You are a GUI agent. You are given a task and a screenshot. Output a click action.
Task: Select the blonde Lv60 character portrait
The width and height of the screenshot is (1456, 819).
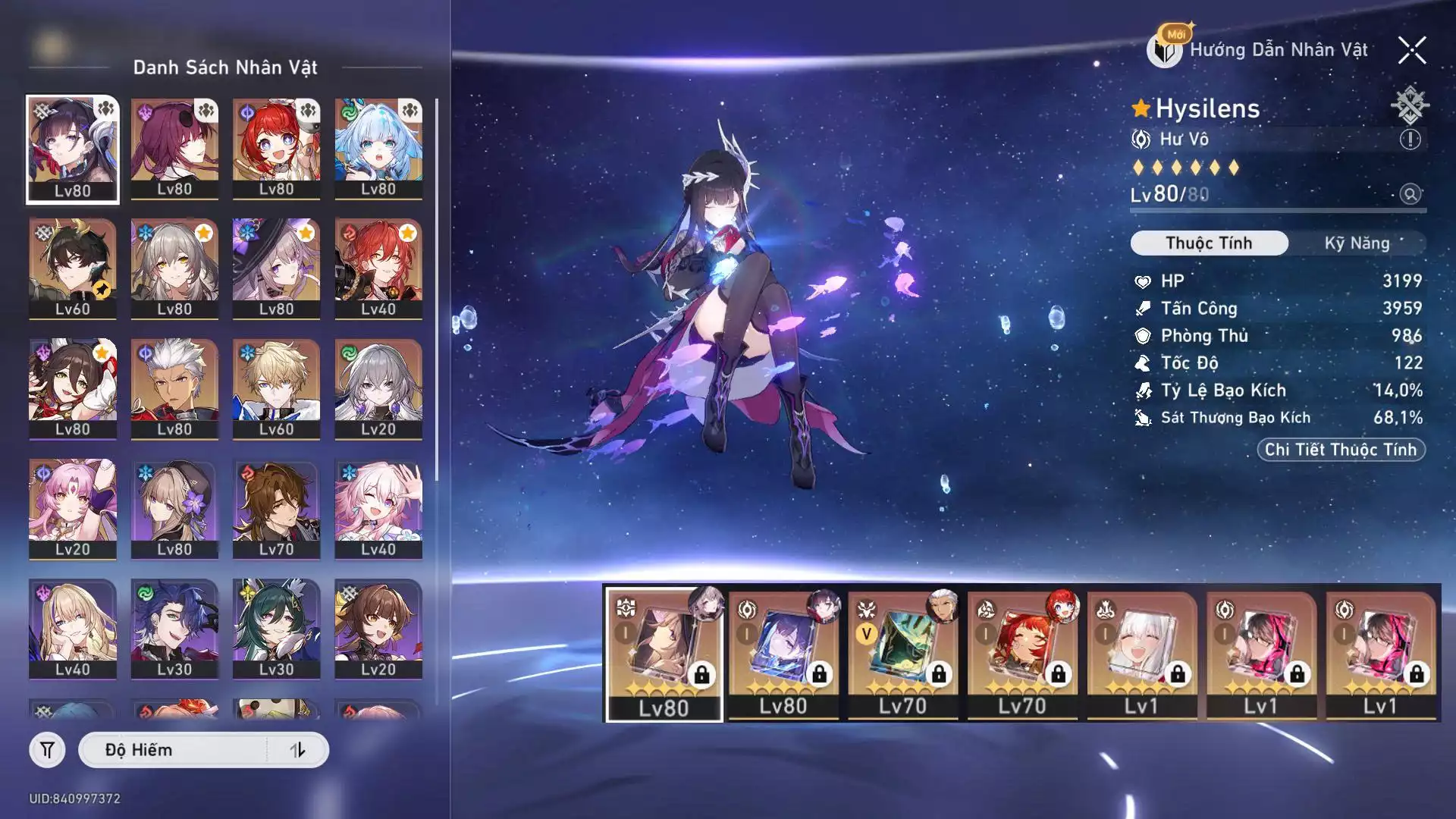(x=276, y=389)
